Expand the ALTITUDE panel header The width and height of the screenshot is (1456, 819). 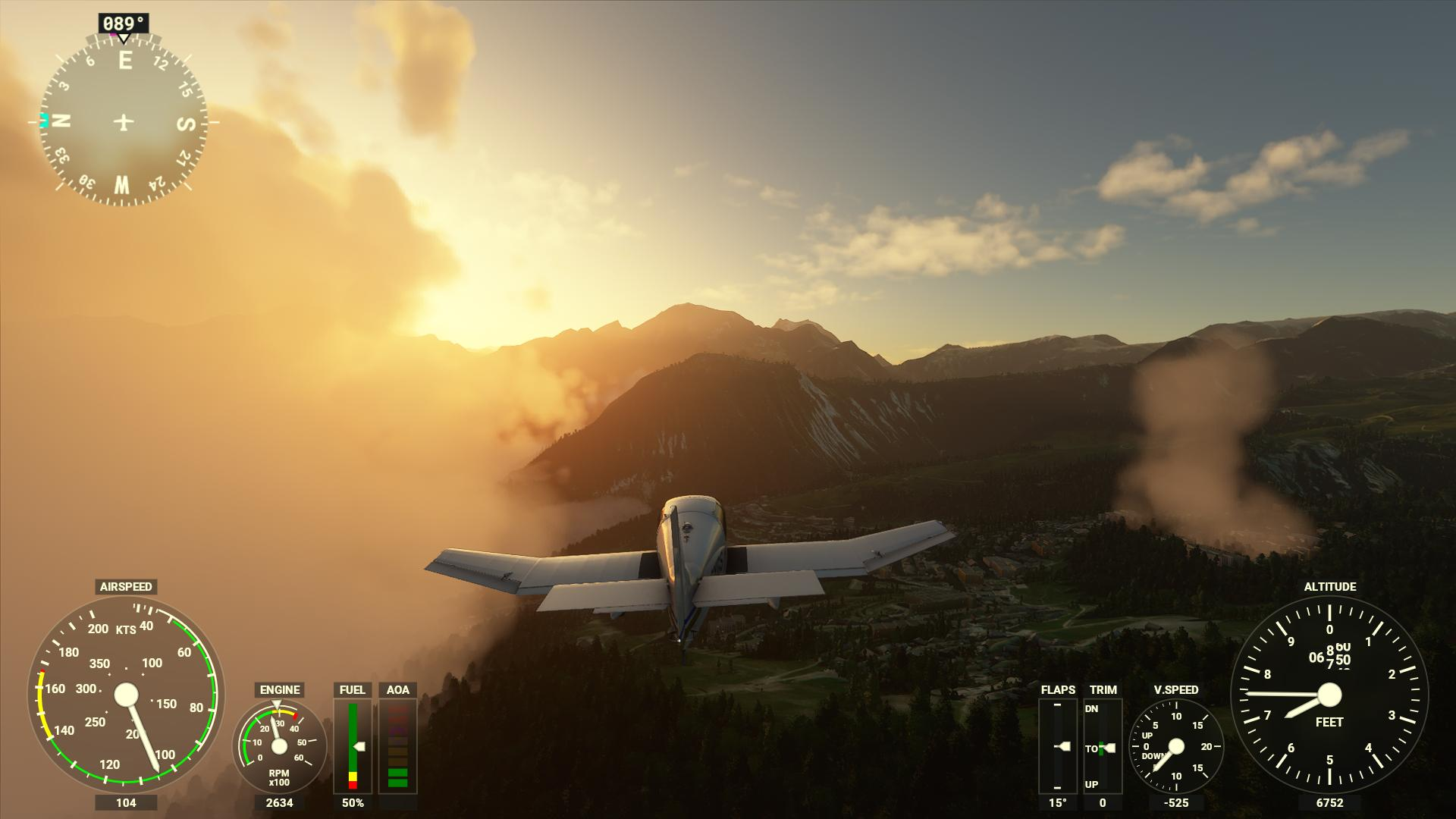(1331, 586)
